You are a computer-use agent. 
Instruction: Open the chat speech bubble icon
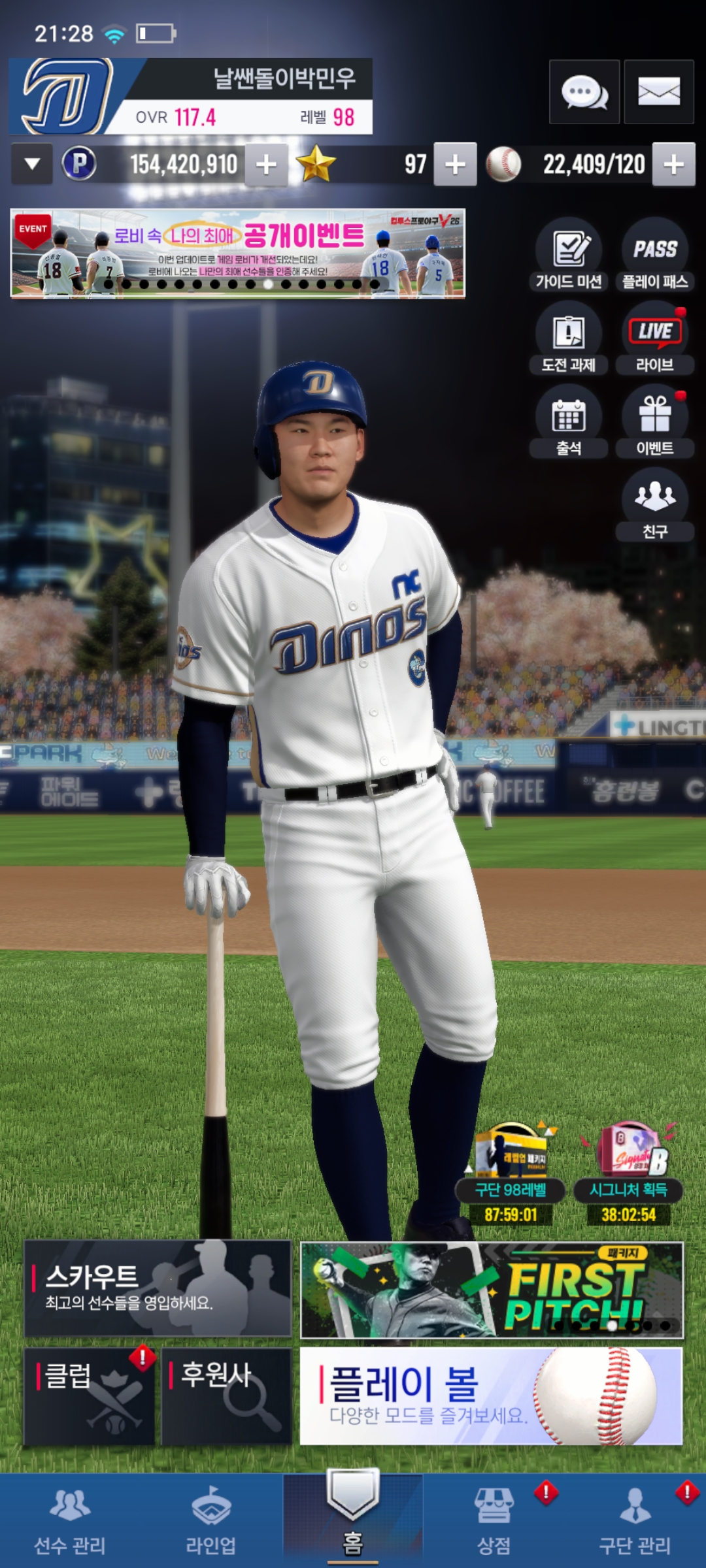pyautogui.click(x=584, y=92)
